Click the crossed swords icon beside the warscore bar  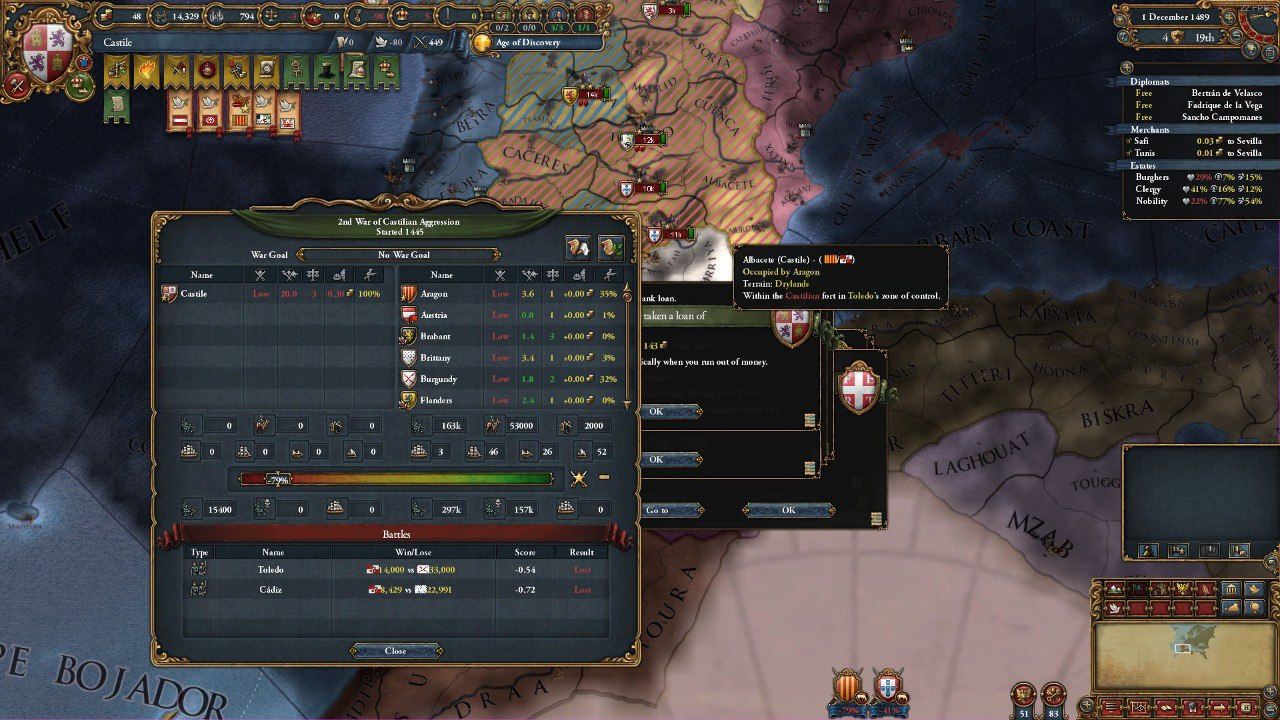578,477
